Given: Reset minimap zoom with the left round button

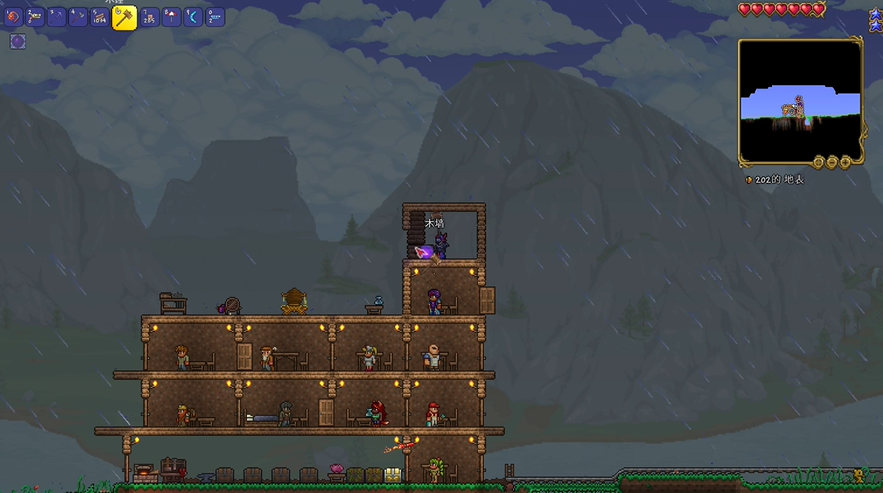Looking at the screenshot, I should tap(818, 162).
